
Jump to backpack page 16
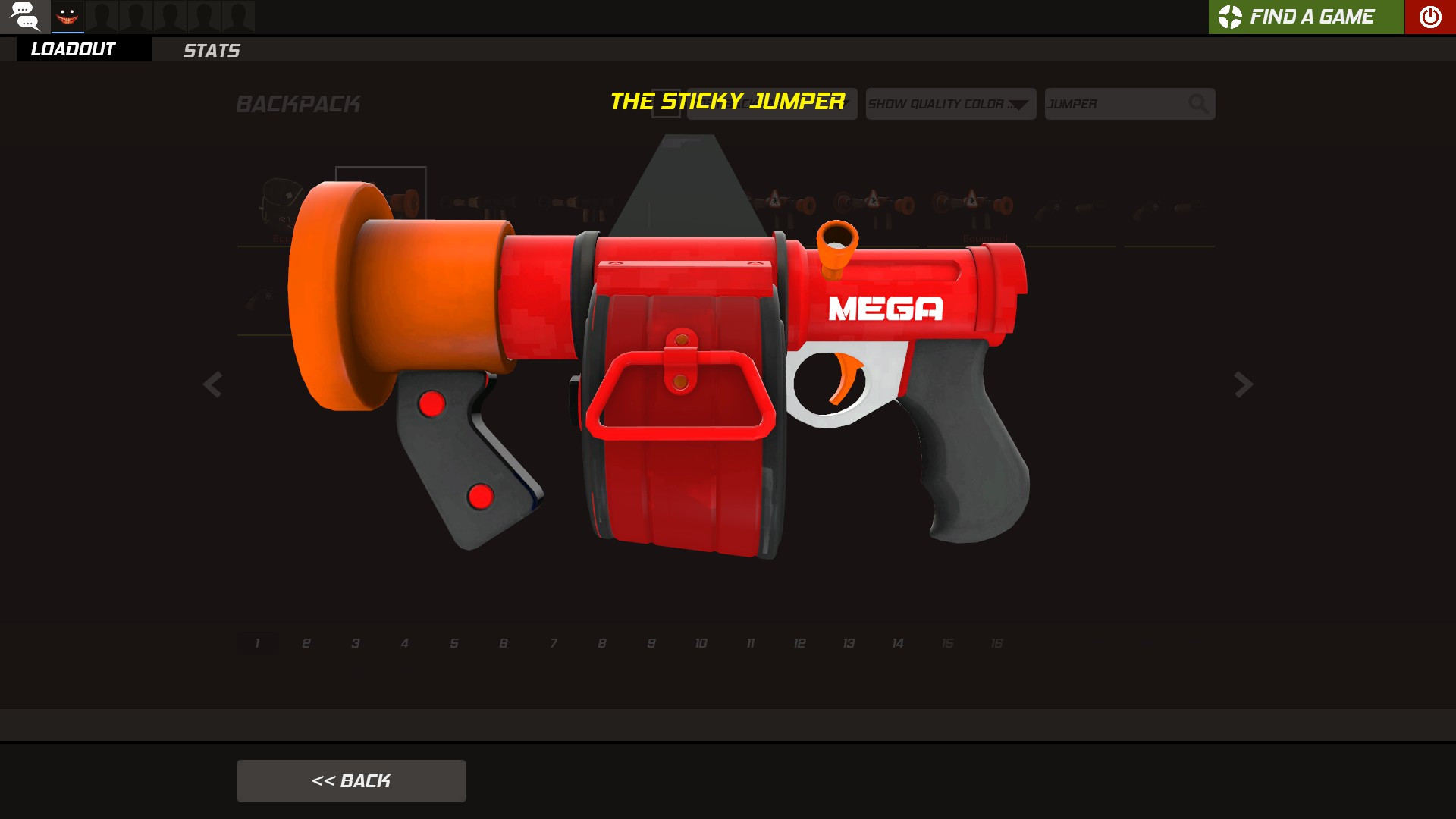[996, 642]
